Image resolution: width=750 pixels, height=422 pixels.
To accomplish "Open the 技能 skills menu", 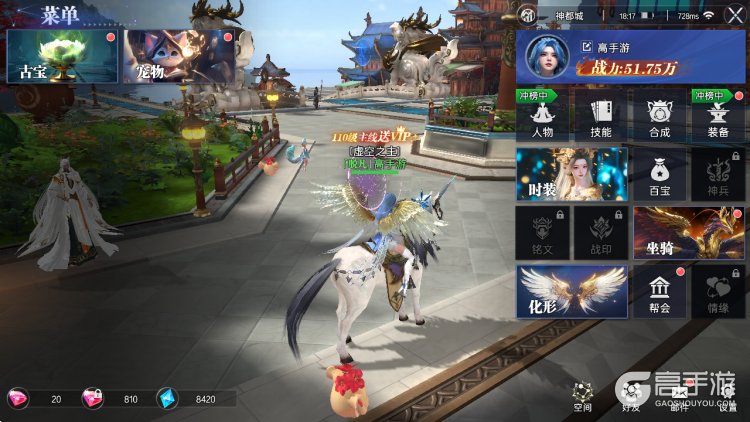I will point(601,117).
